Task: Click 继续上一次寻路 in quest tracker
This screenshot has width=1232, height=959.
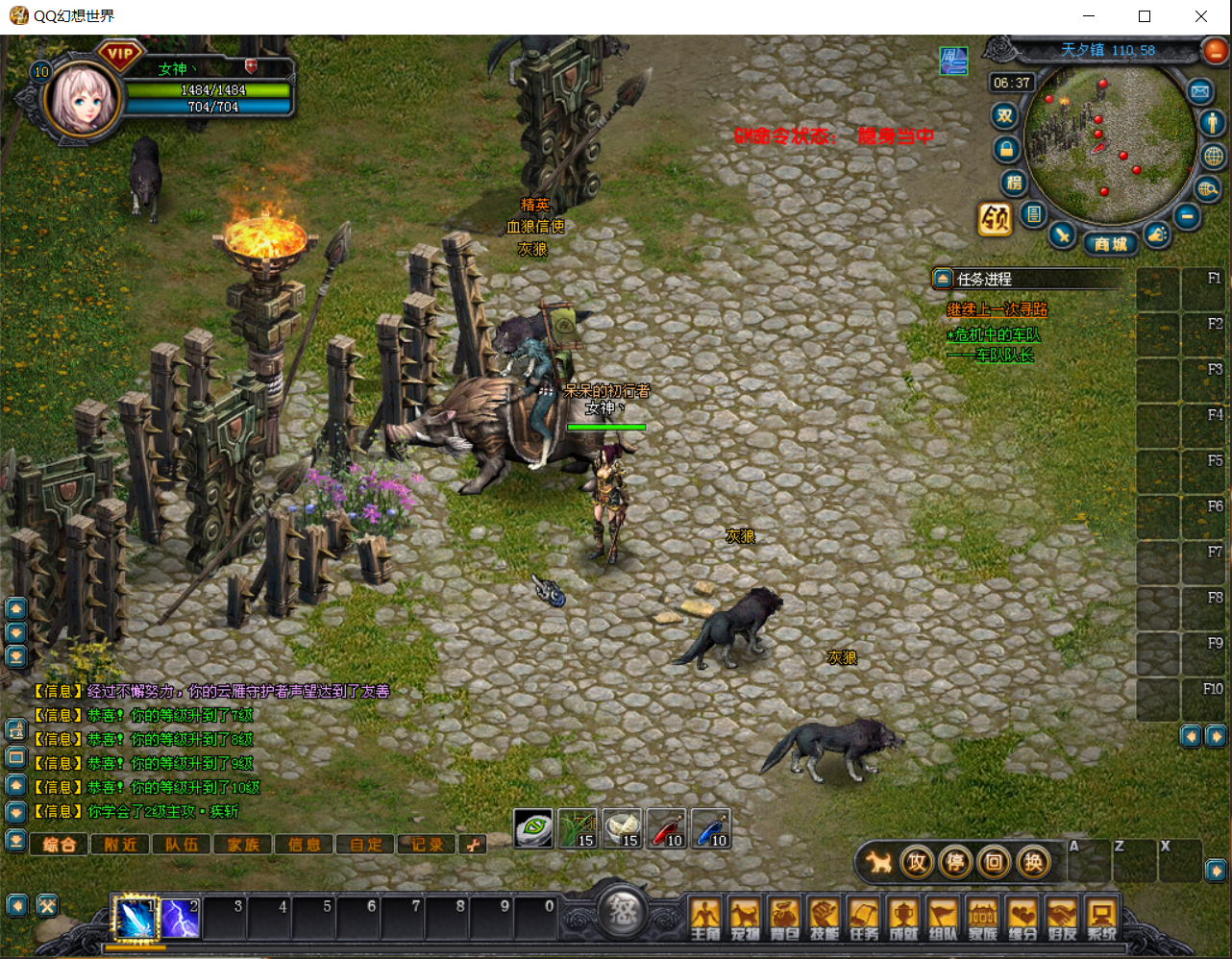Action: click(997, 309)
